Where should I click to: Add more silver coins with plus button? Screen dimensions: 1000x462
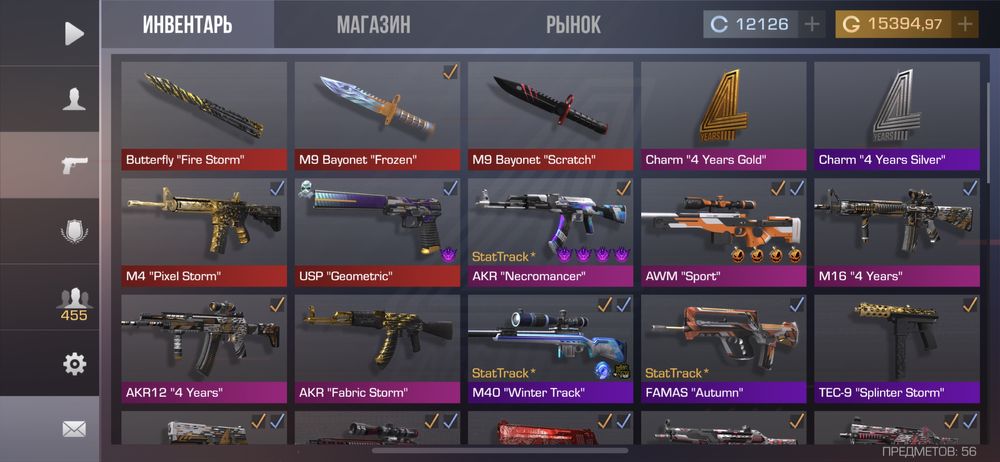coord(811,24)
